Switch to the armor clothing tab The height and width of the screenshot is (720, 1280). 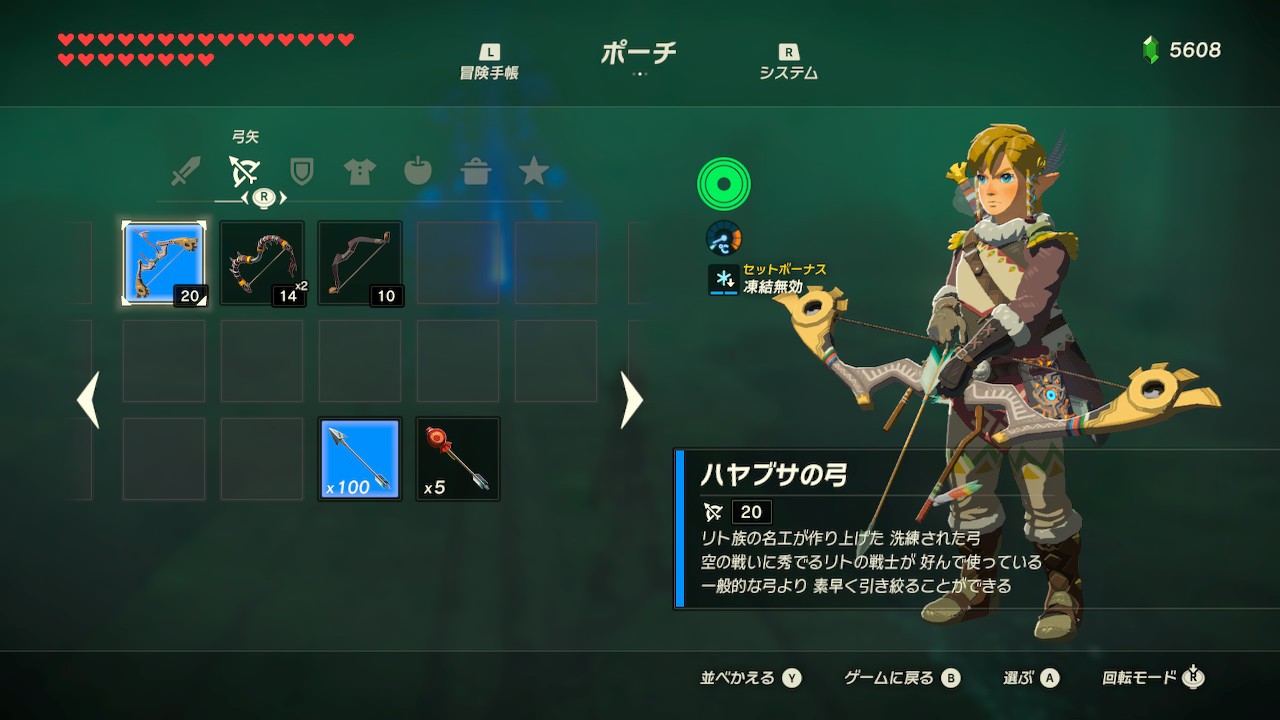coord(359,172)
